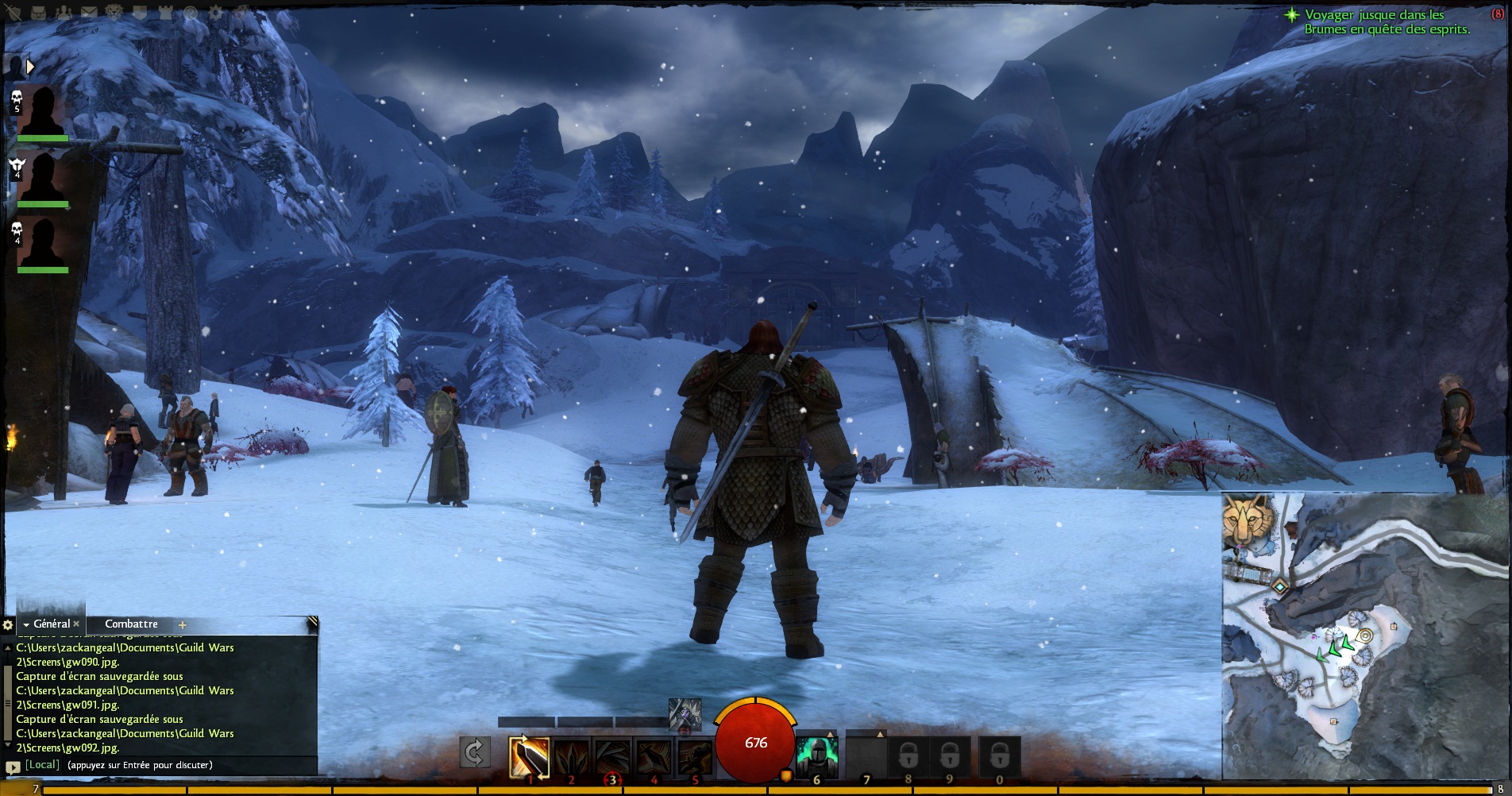Screen dimensions: 1512x796
Task: Add a new chat tab
Action: [x=182, y=625]
